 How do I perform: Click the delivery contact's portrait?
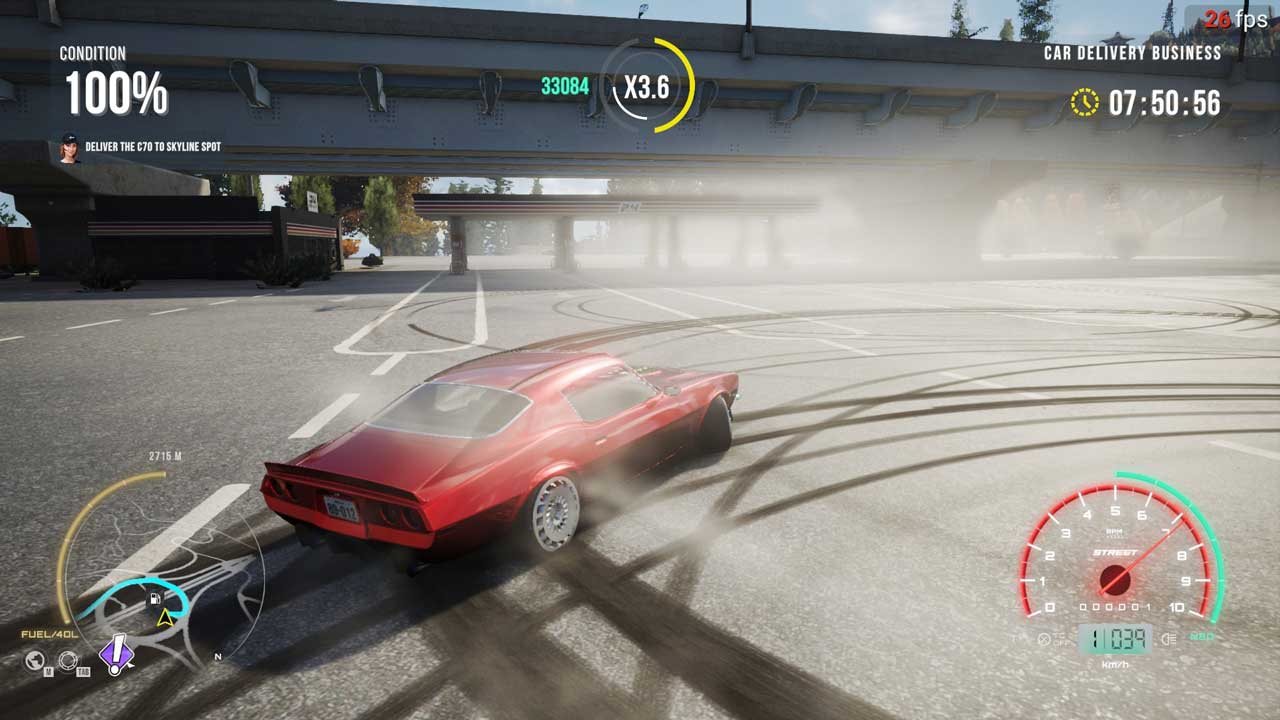70,147
